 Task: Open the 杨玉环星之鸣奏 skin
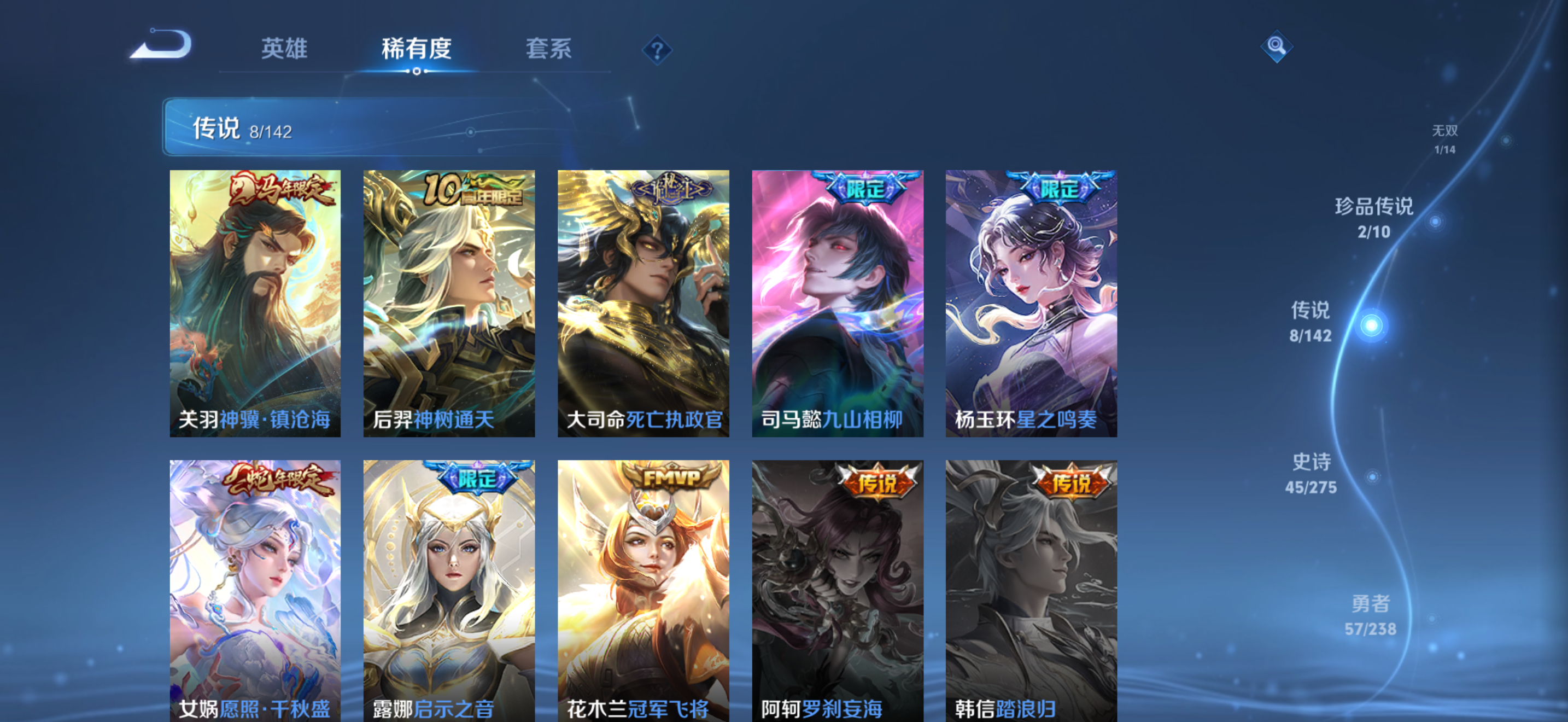click(1031, 302)
